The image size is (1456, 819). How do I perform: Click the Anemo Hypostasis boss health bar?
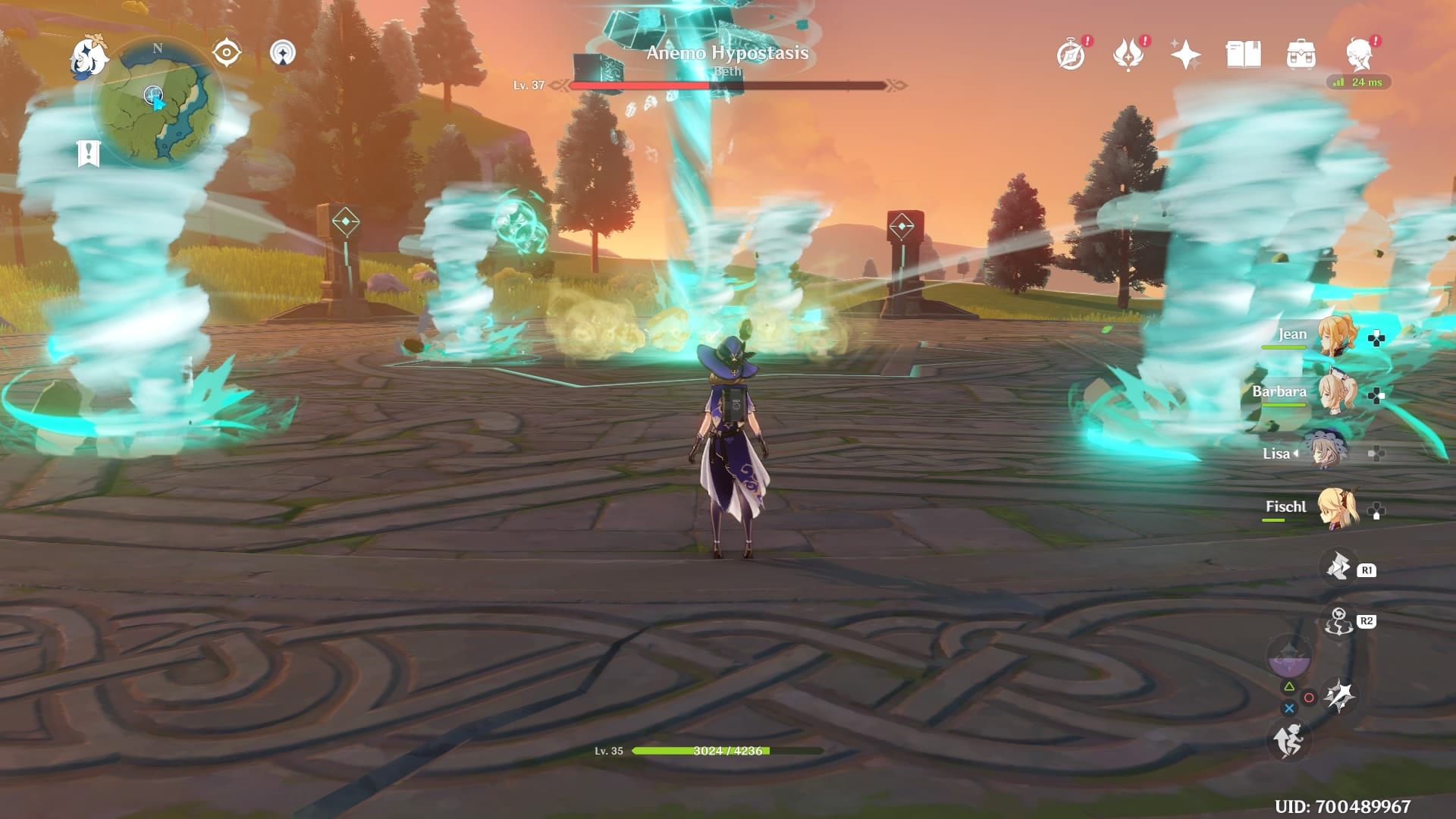tap(726, 86)
